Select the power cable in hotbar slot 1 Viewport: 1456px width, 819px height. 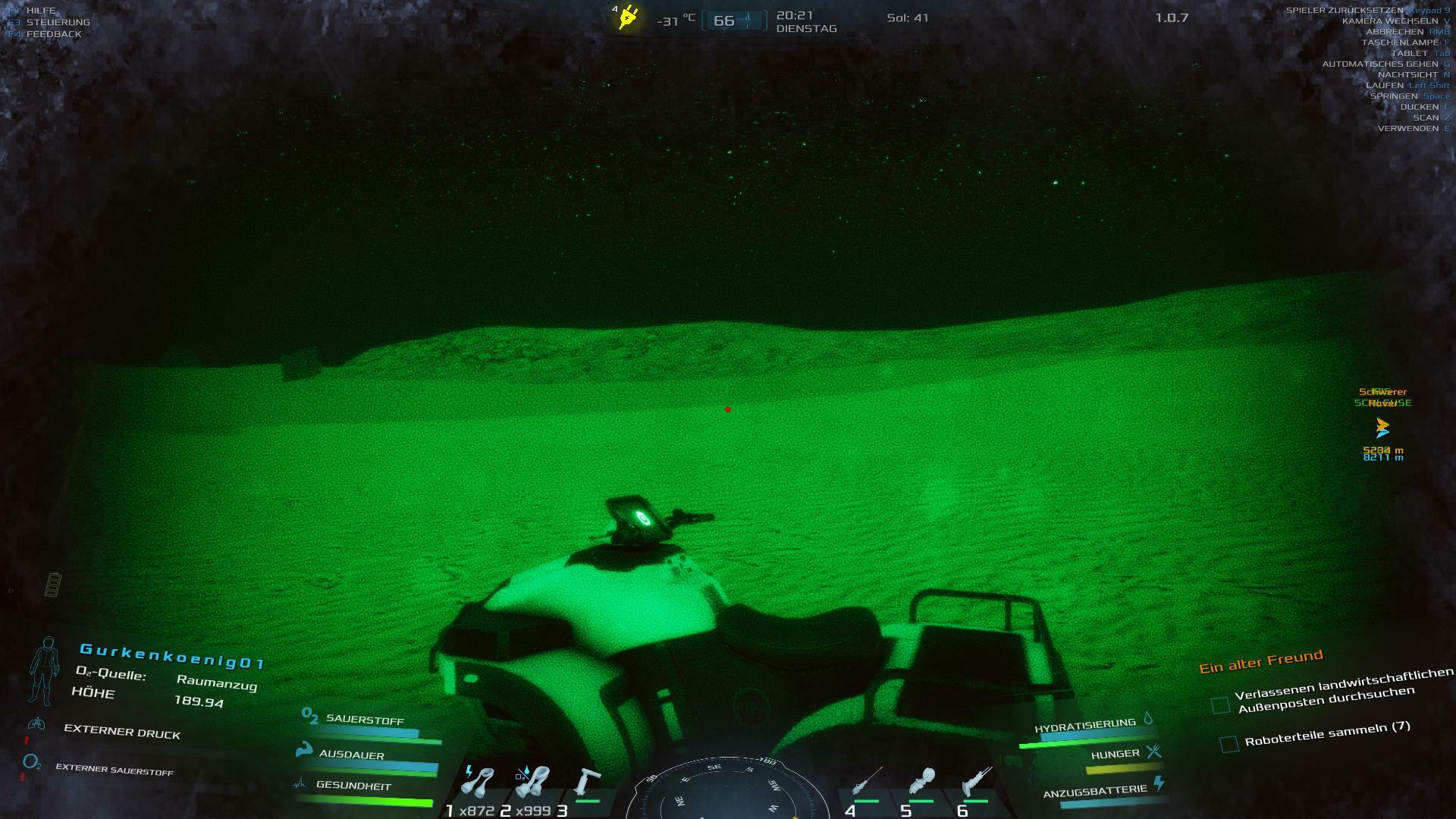pos(479,783)
